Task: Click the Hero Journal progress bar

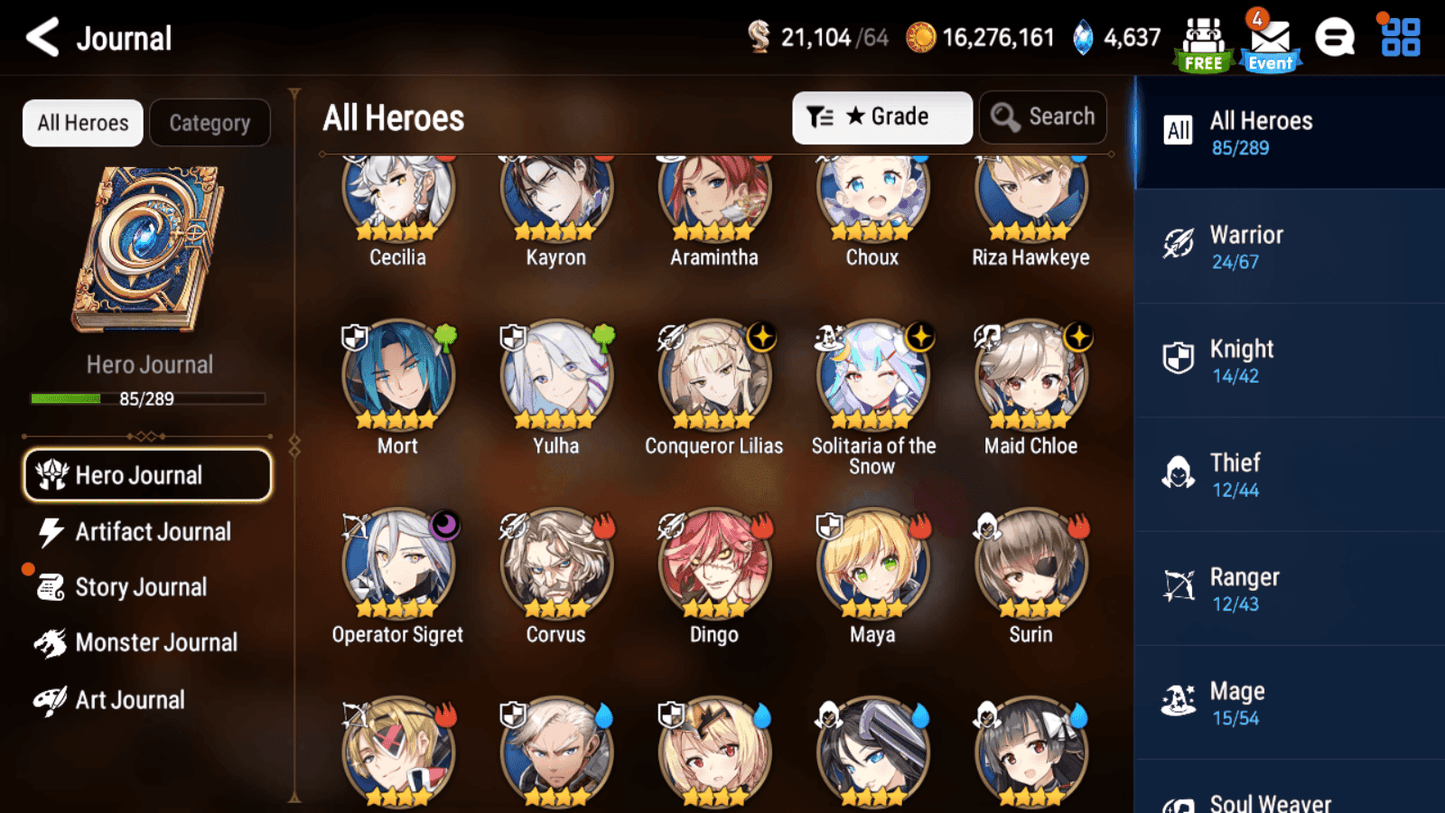Action: click(x=147, y=398)
